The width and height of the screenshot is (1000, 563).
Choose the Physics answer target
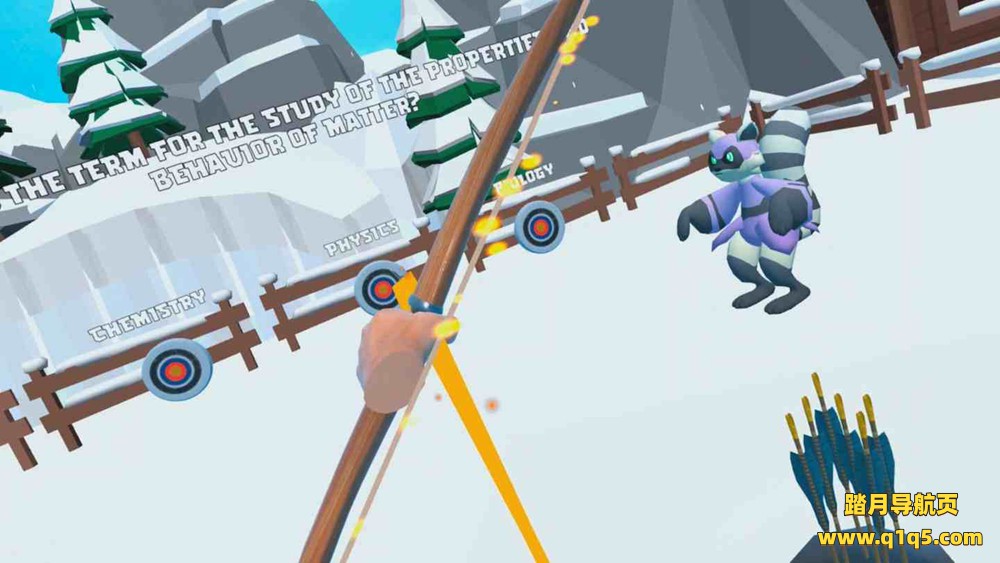pyautogui.click(x=379, y=289)
